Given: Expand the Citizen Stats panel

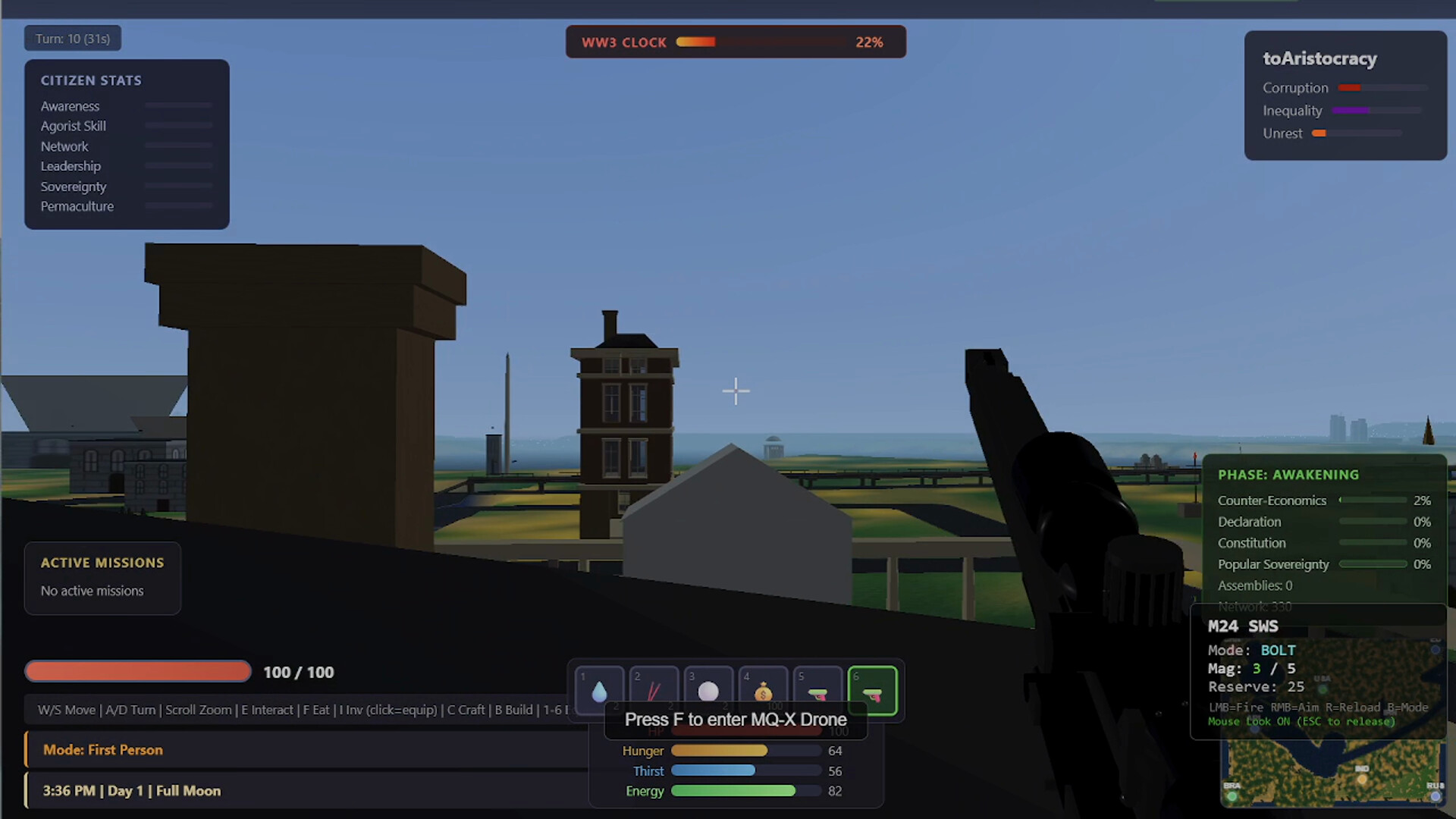Looking at the screenshot, I should point(91,80).
